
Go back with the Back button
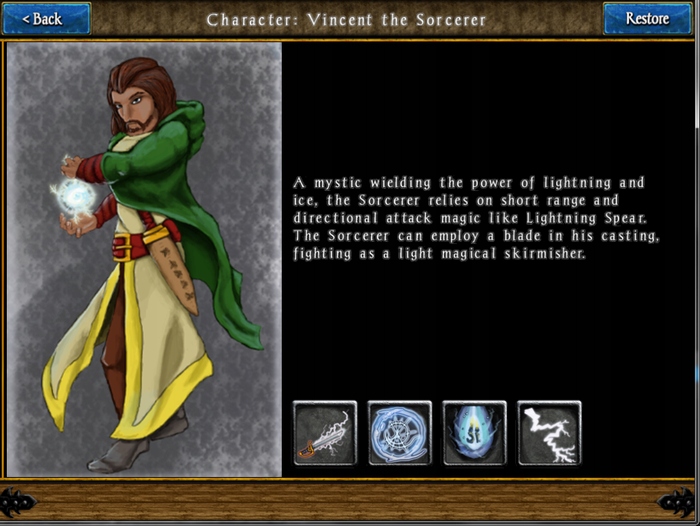[45, 18]
